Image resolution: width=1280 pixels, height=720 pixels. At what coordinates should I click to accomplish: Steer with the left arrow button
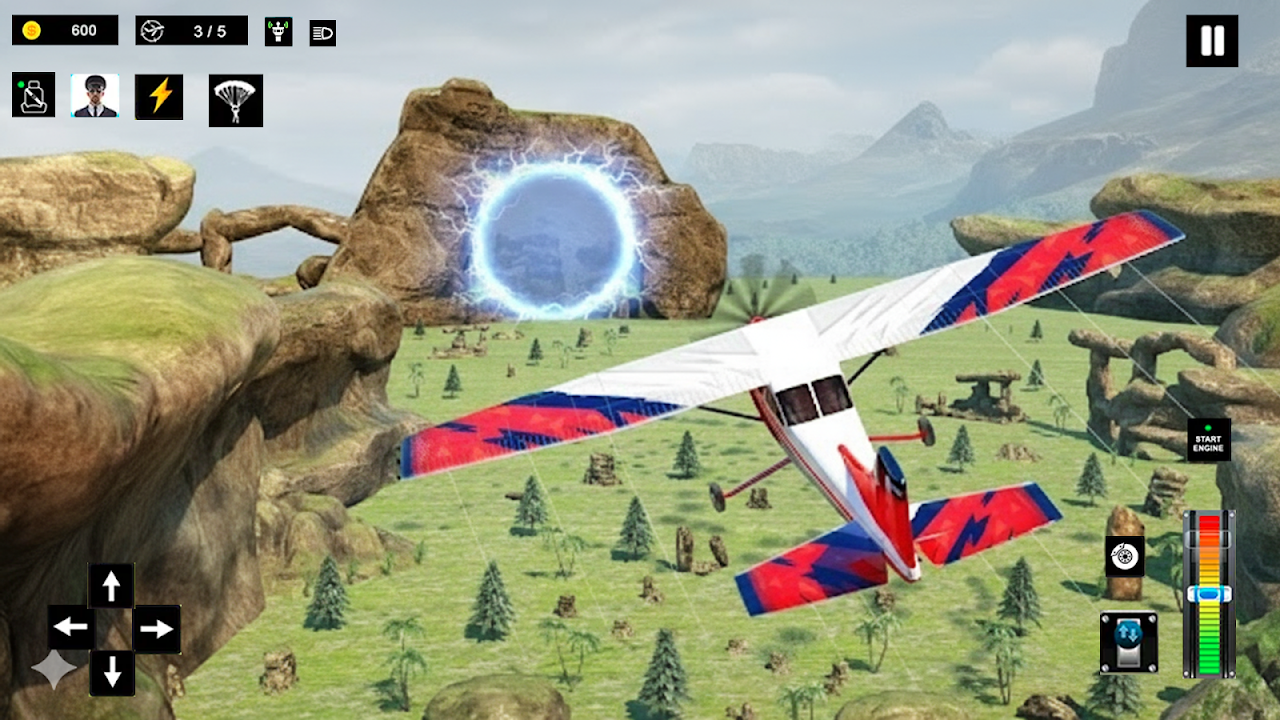(71, 628)
